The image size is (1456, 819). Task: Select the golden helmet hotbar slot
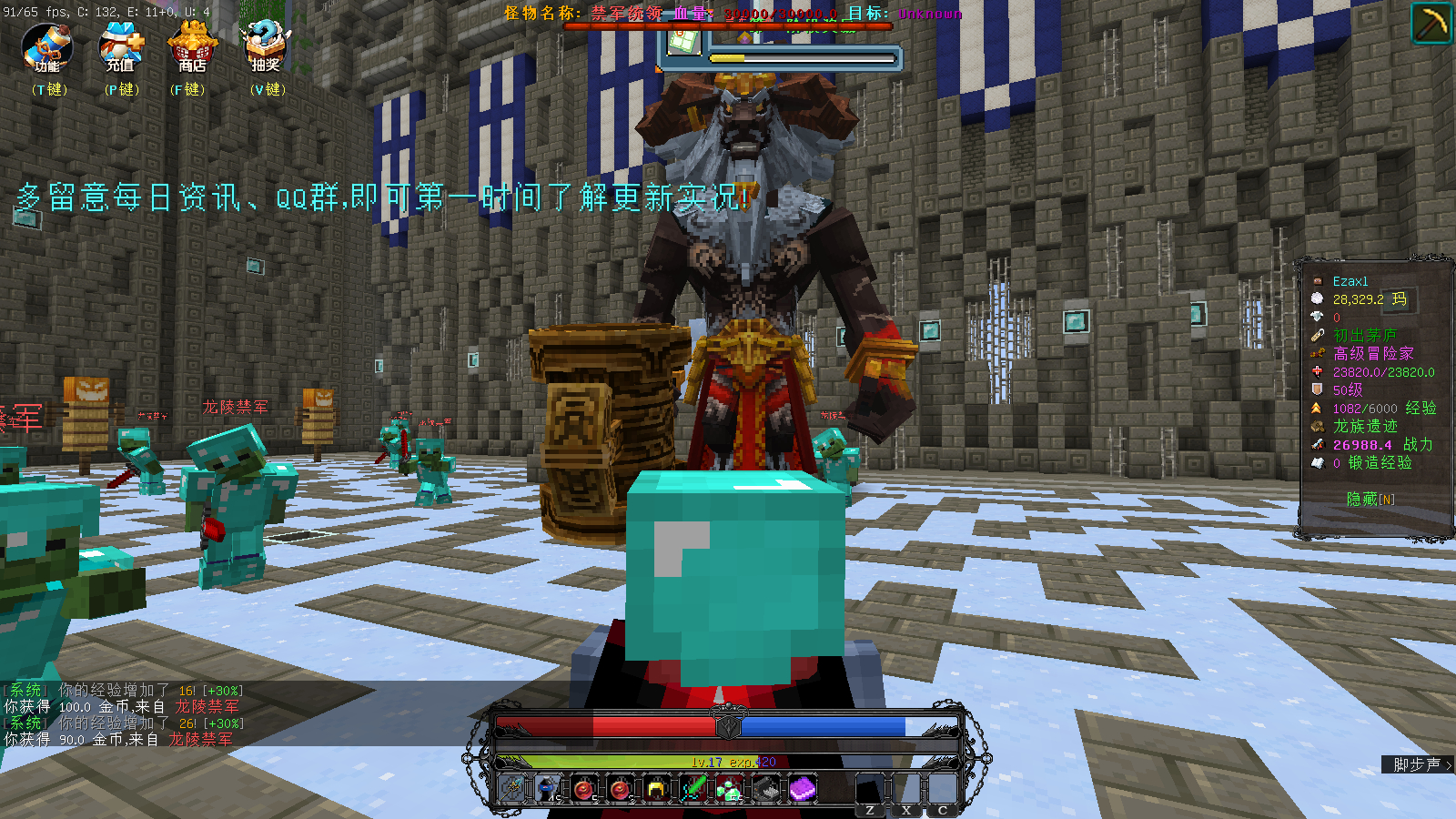[x=656, y=788]
